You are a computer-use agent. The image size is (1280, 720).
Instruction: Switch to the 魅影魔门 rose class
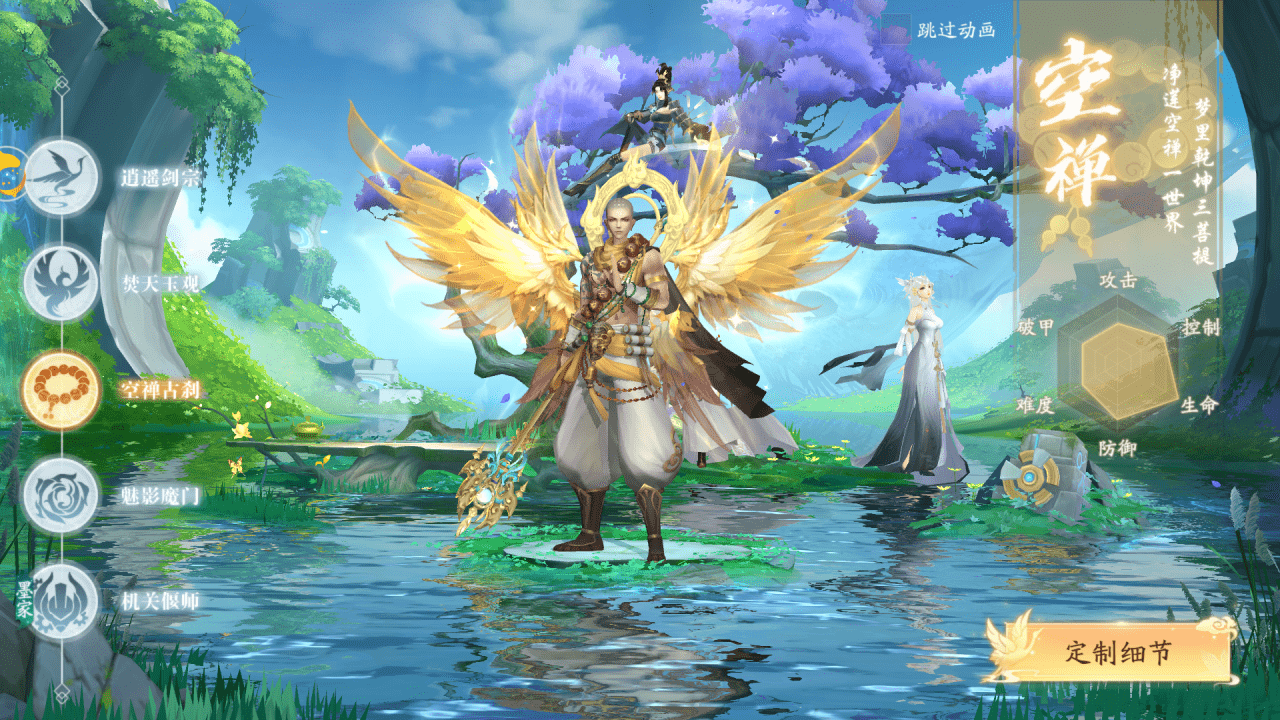coord(61,495)
